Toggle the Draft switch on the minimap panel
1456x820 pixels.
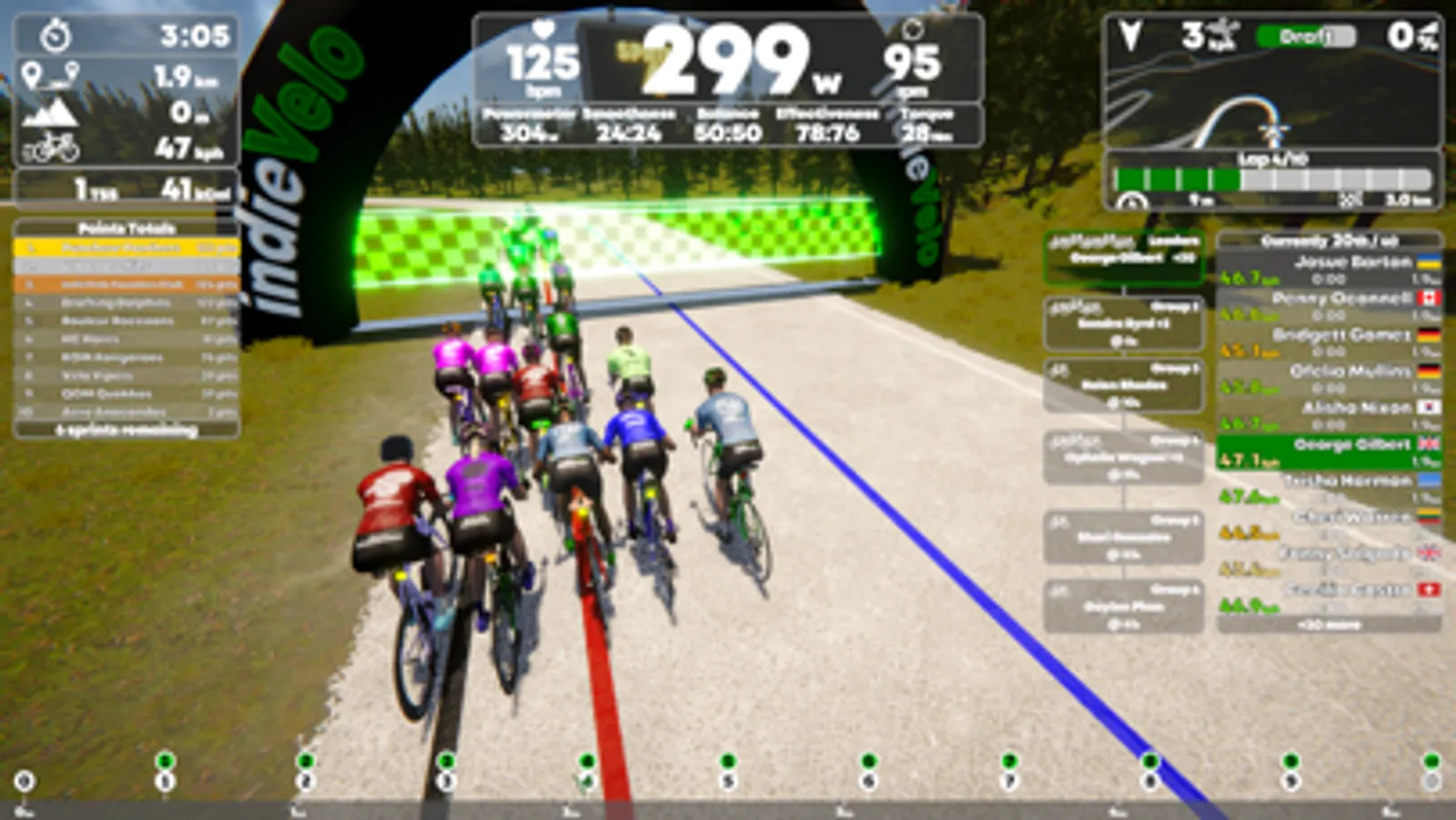pos(1304,36)
